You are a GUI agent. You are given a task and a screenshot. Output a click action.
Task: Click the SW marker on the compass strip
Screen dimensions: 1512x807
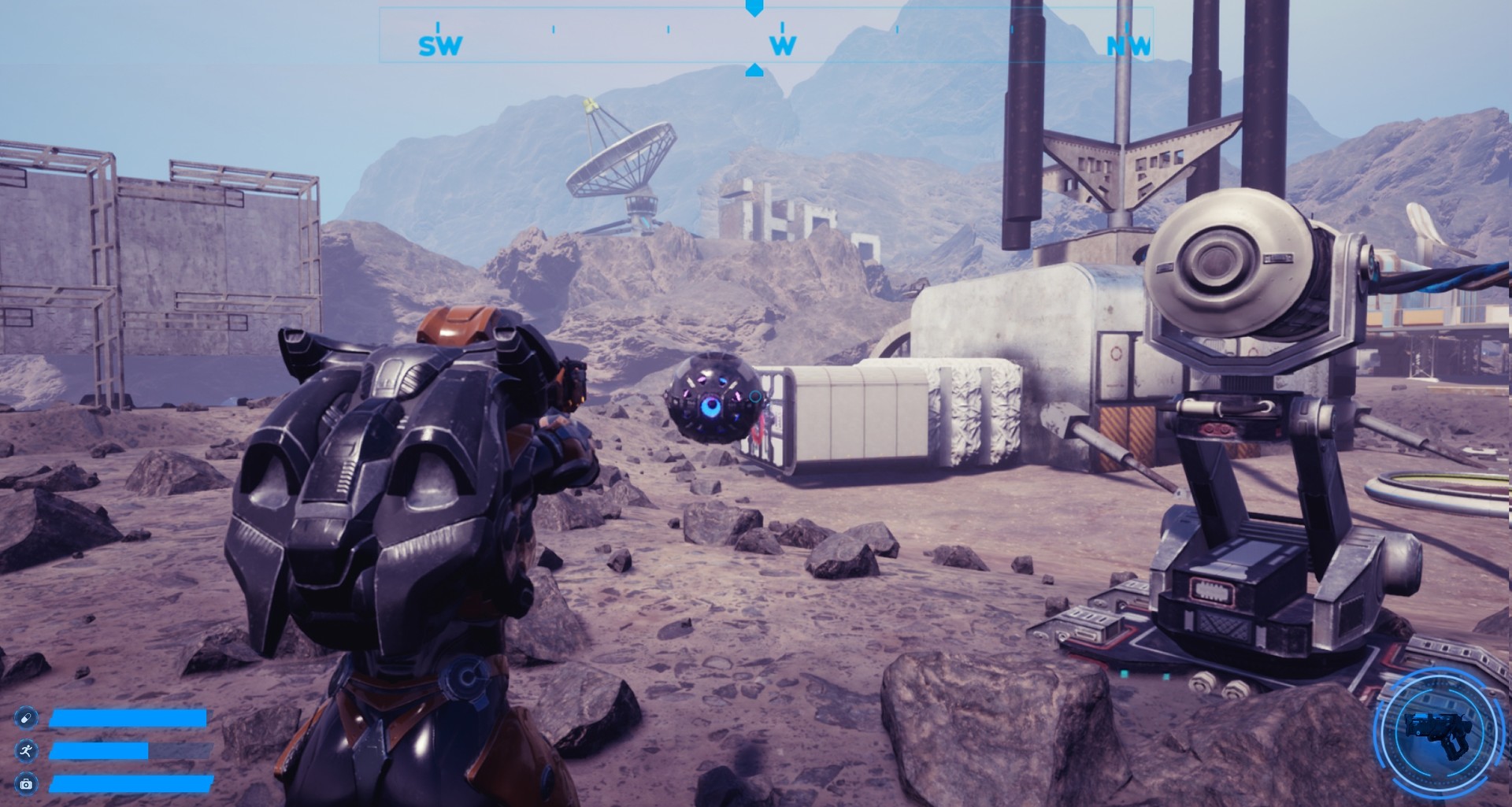[439, 46]
